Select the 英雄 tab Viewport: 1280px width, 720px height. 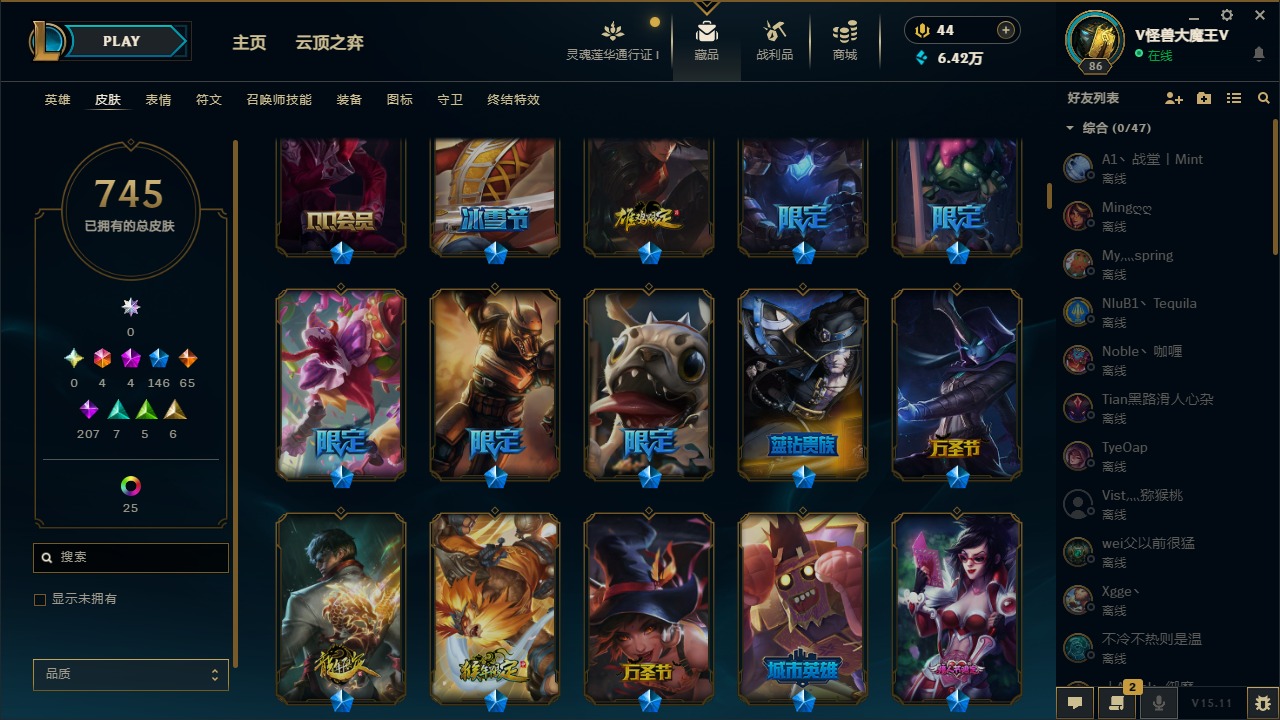click(x=57, y=100)
